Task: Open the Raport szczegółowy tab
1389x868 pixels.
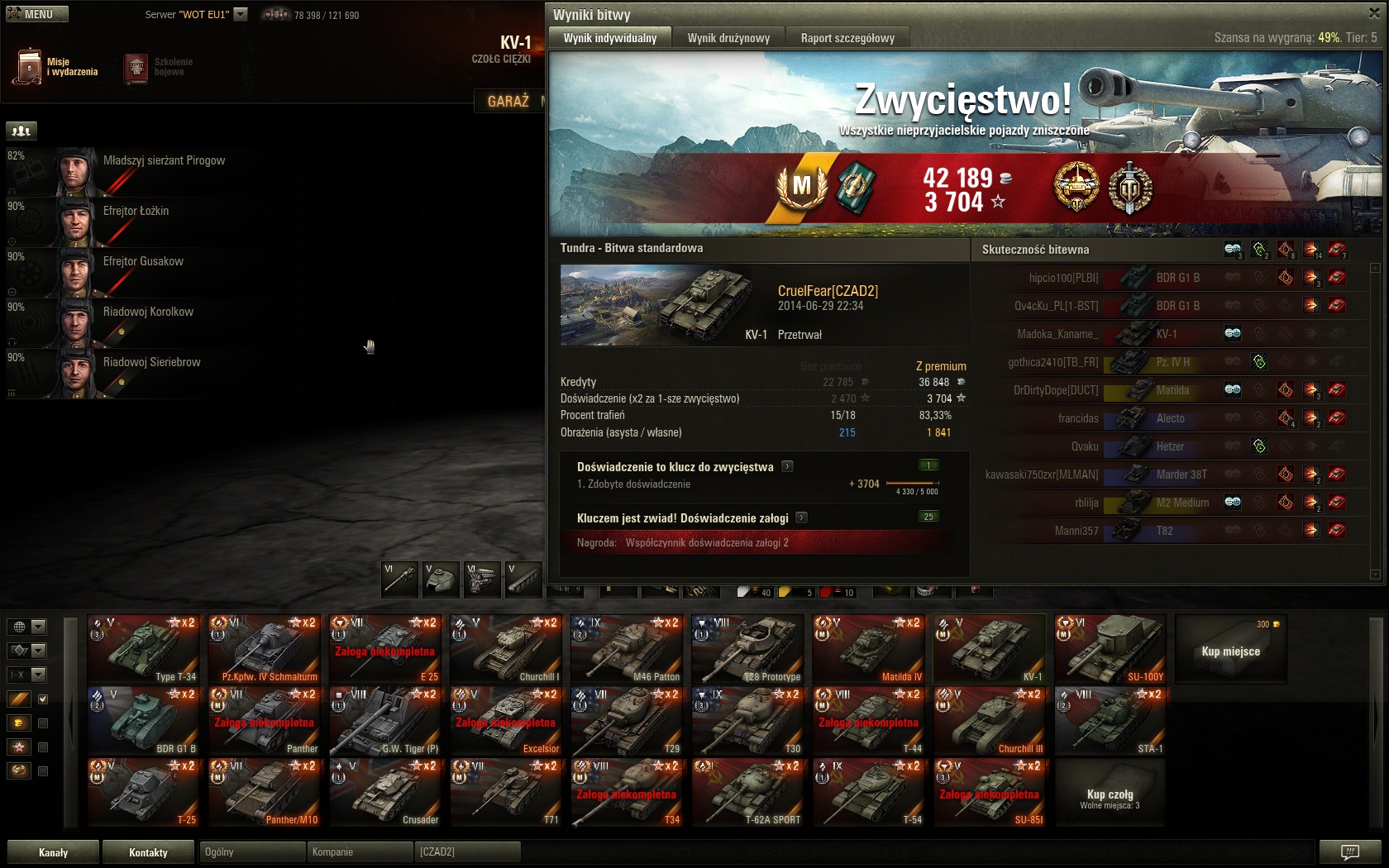Action: [847, 38]
